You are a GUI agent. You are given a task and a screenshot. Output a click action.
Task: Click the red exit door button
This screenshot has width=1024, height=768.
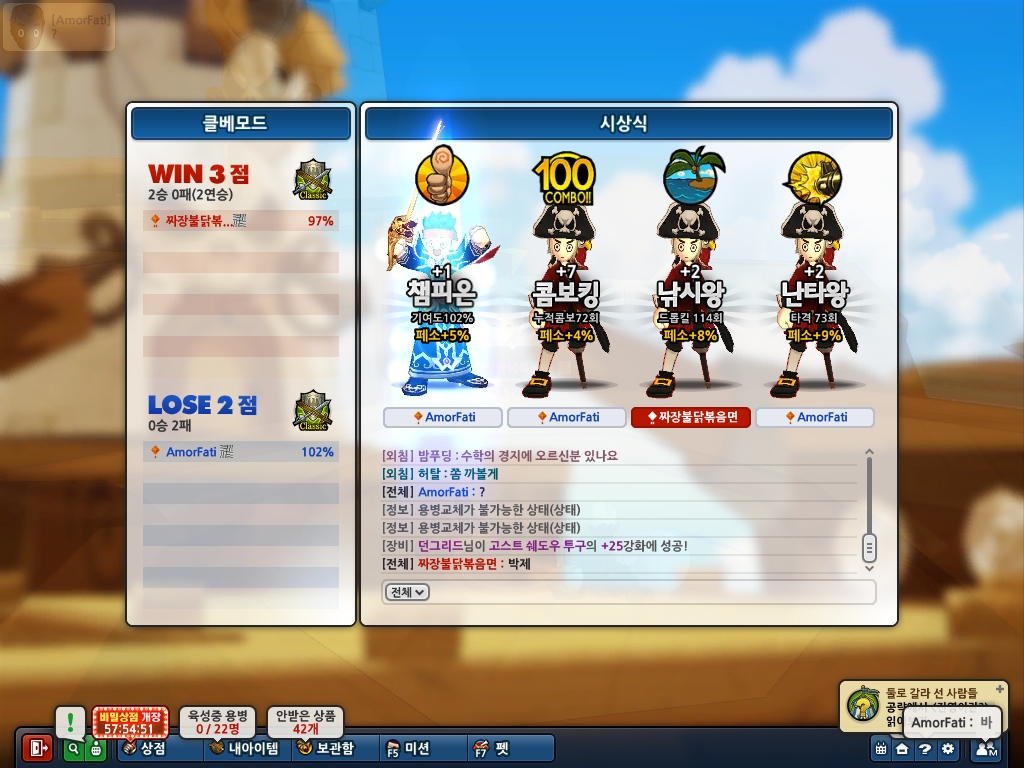pos(37,748)
